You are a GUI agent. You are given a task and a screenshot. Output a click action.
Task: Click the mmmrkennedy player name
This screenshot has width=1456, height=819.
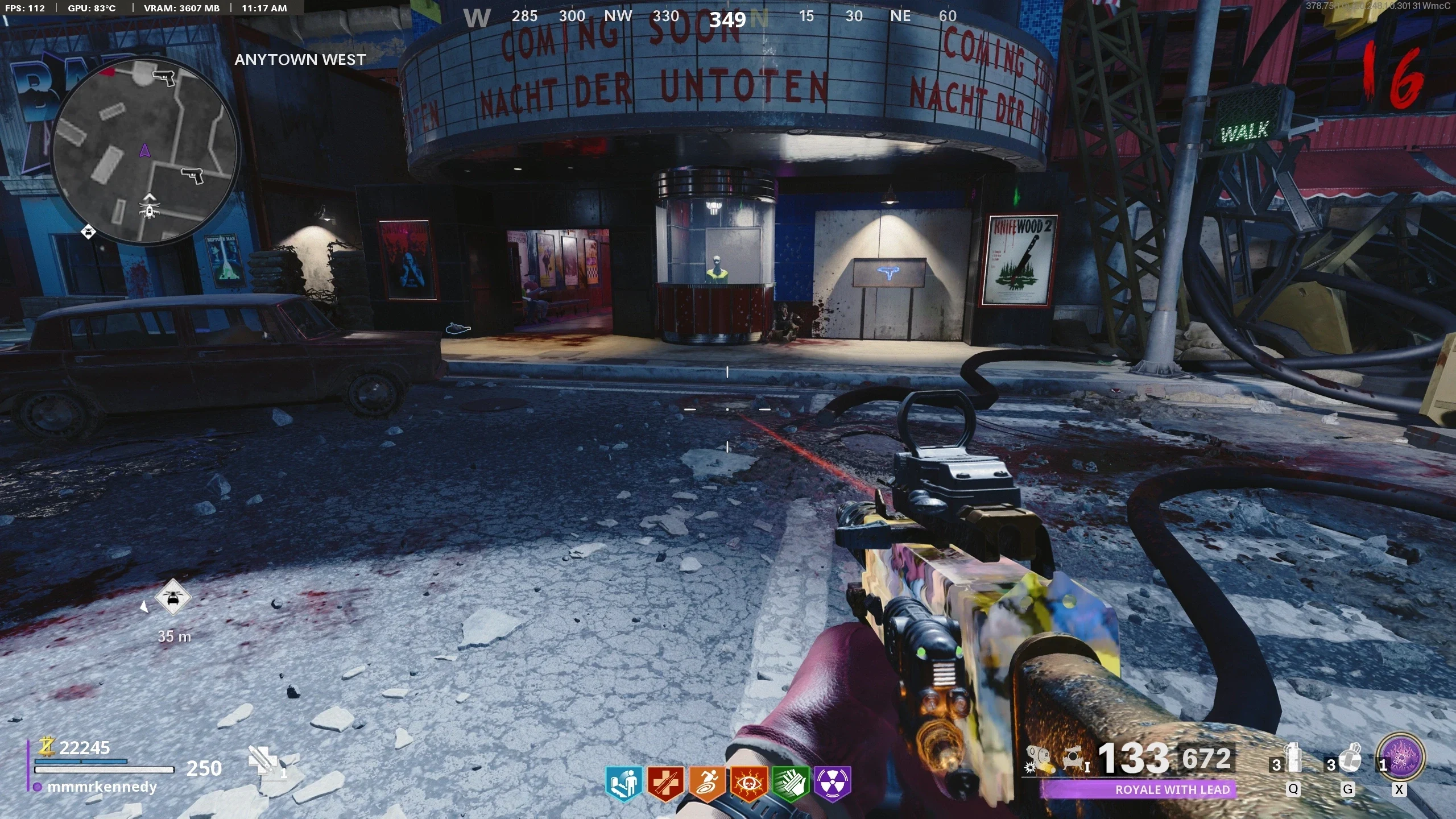click(102, 787)
